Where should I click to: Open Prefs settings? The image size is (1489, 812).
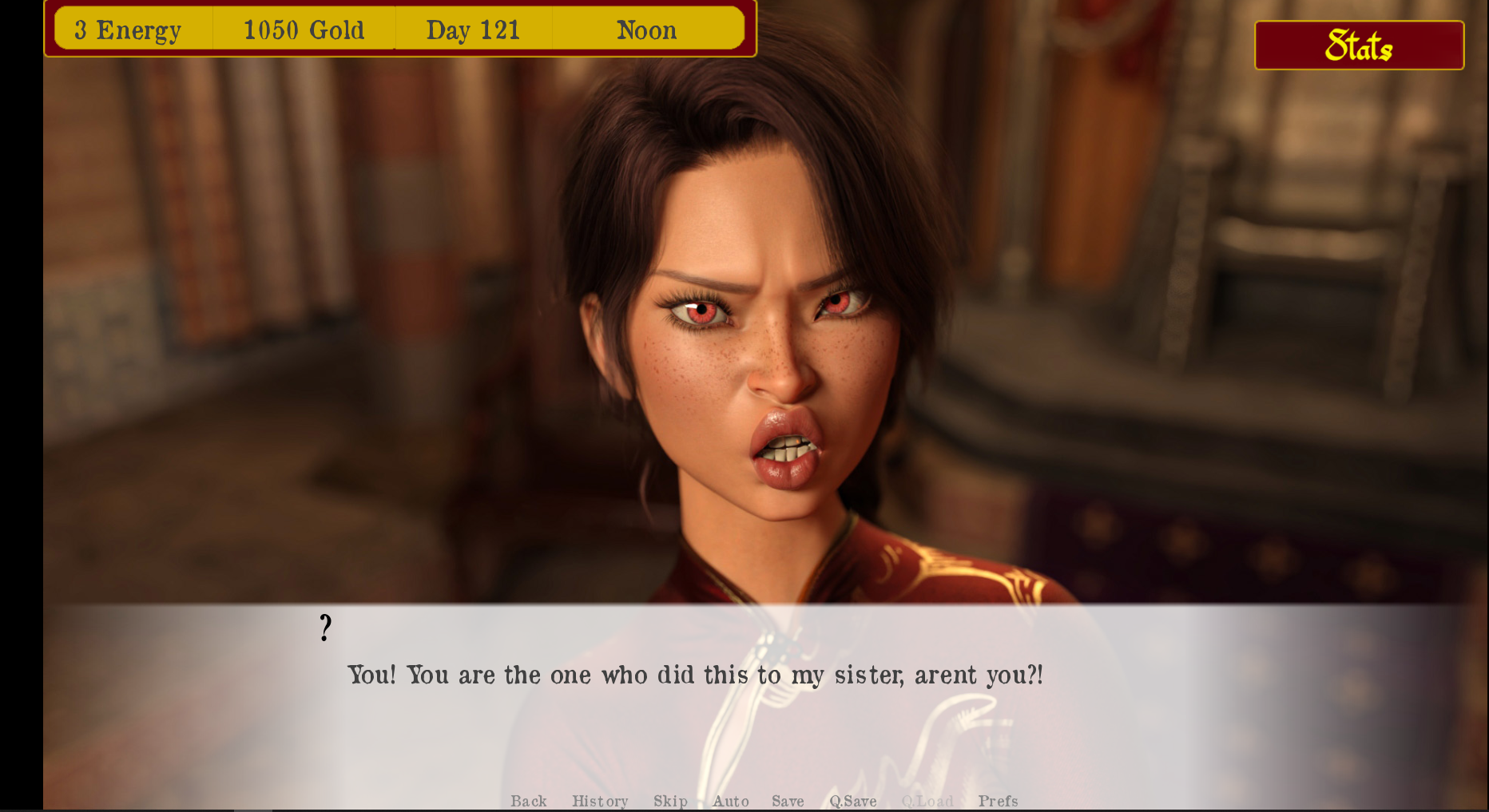(x=998, y=801)
